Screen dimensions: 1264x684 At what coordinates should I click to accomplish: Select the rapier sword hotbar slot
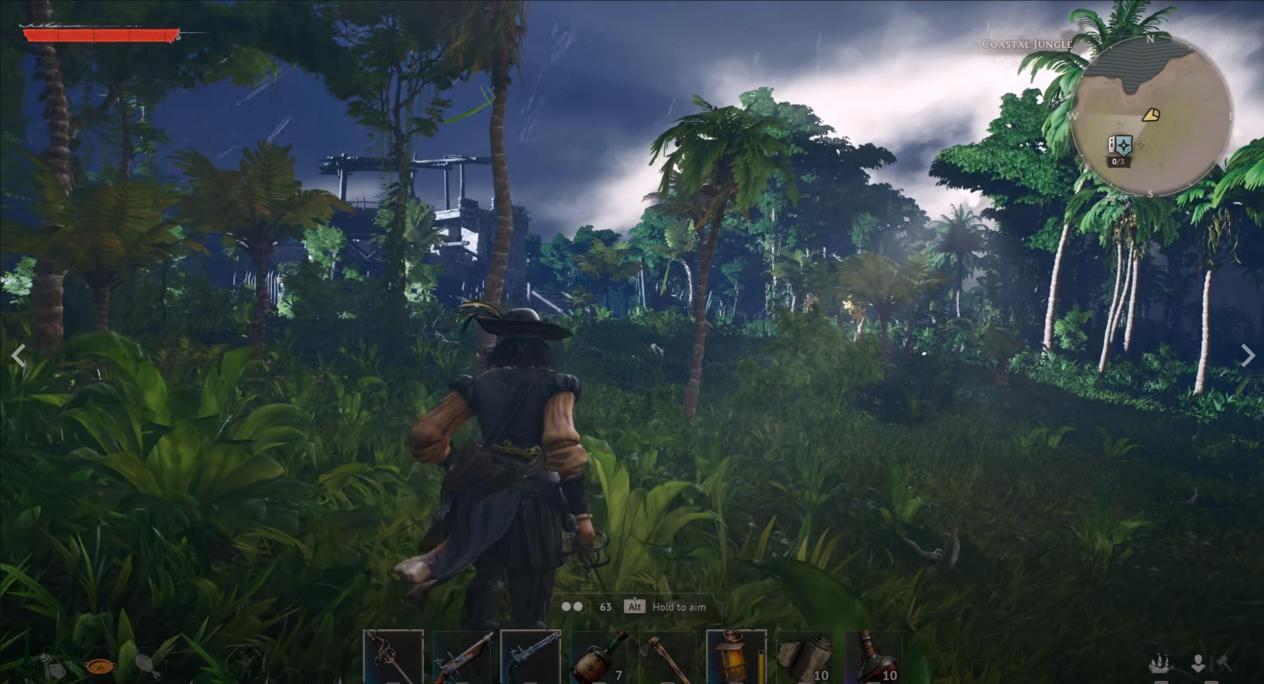[393, 657]
